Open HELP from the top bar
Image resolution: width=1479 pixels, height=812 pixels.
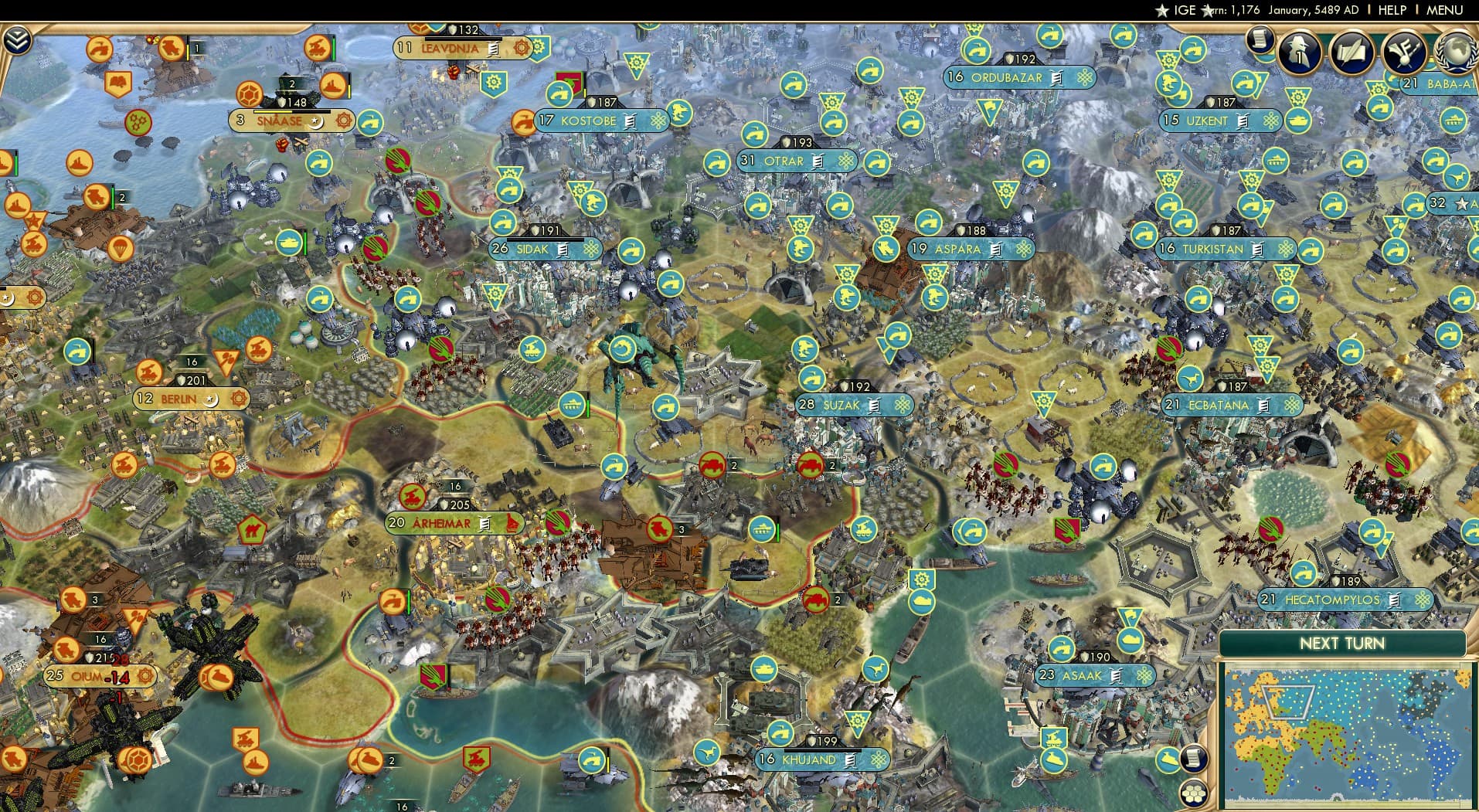click(x=1391, y=10)
